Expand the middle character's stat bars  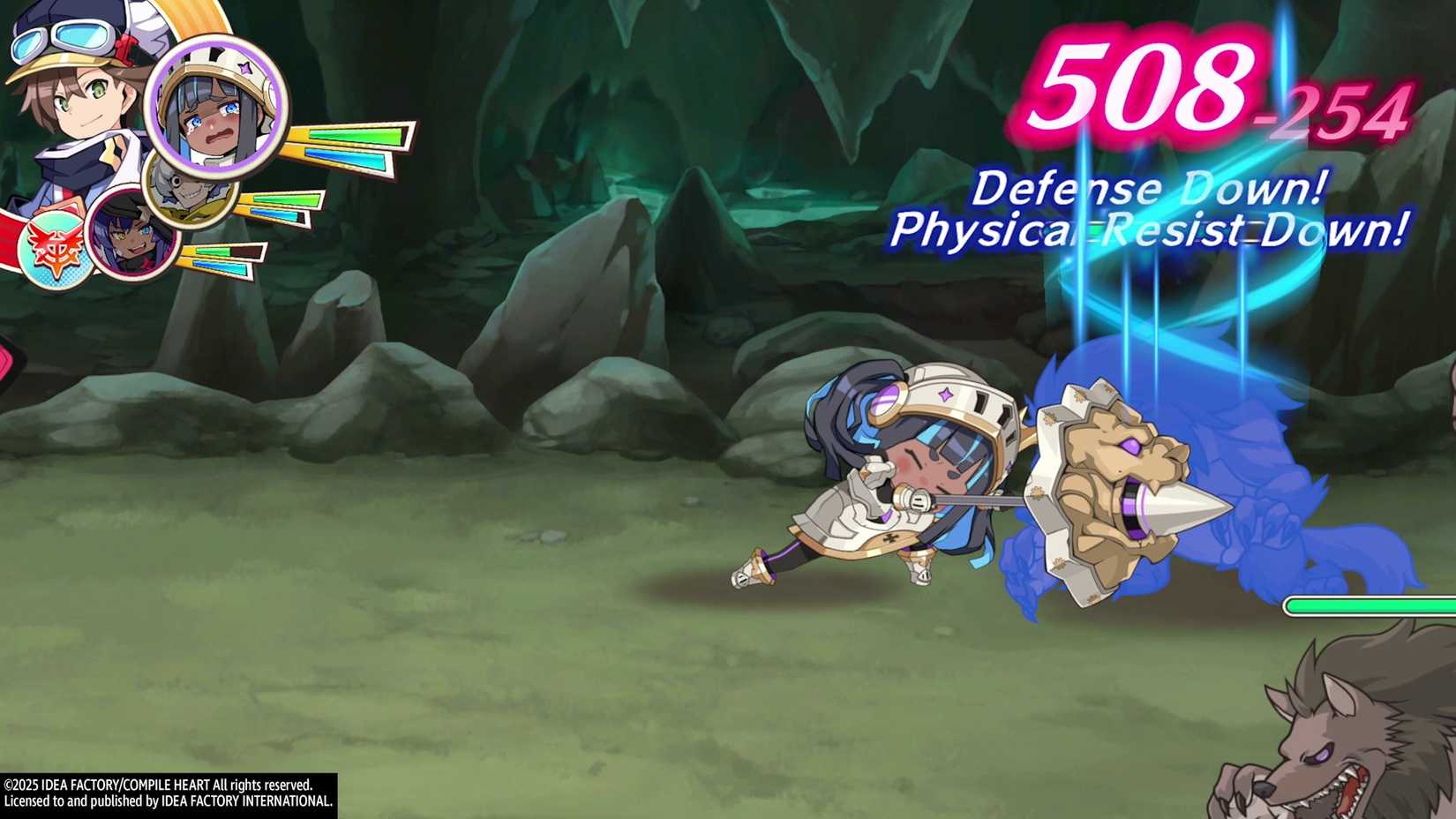coord(282,207)
